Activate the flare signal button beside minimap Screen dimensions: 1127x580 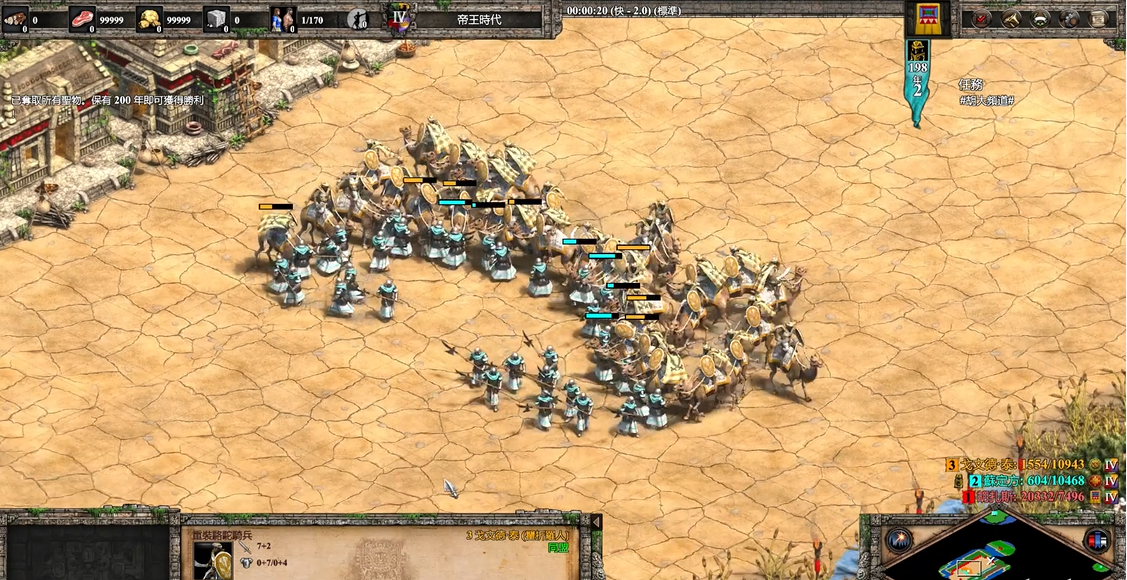pyautogui.click(x=898, y=541)
